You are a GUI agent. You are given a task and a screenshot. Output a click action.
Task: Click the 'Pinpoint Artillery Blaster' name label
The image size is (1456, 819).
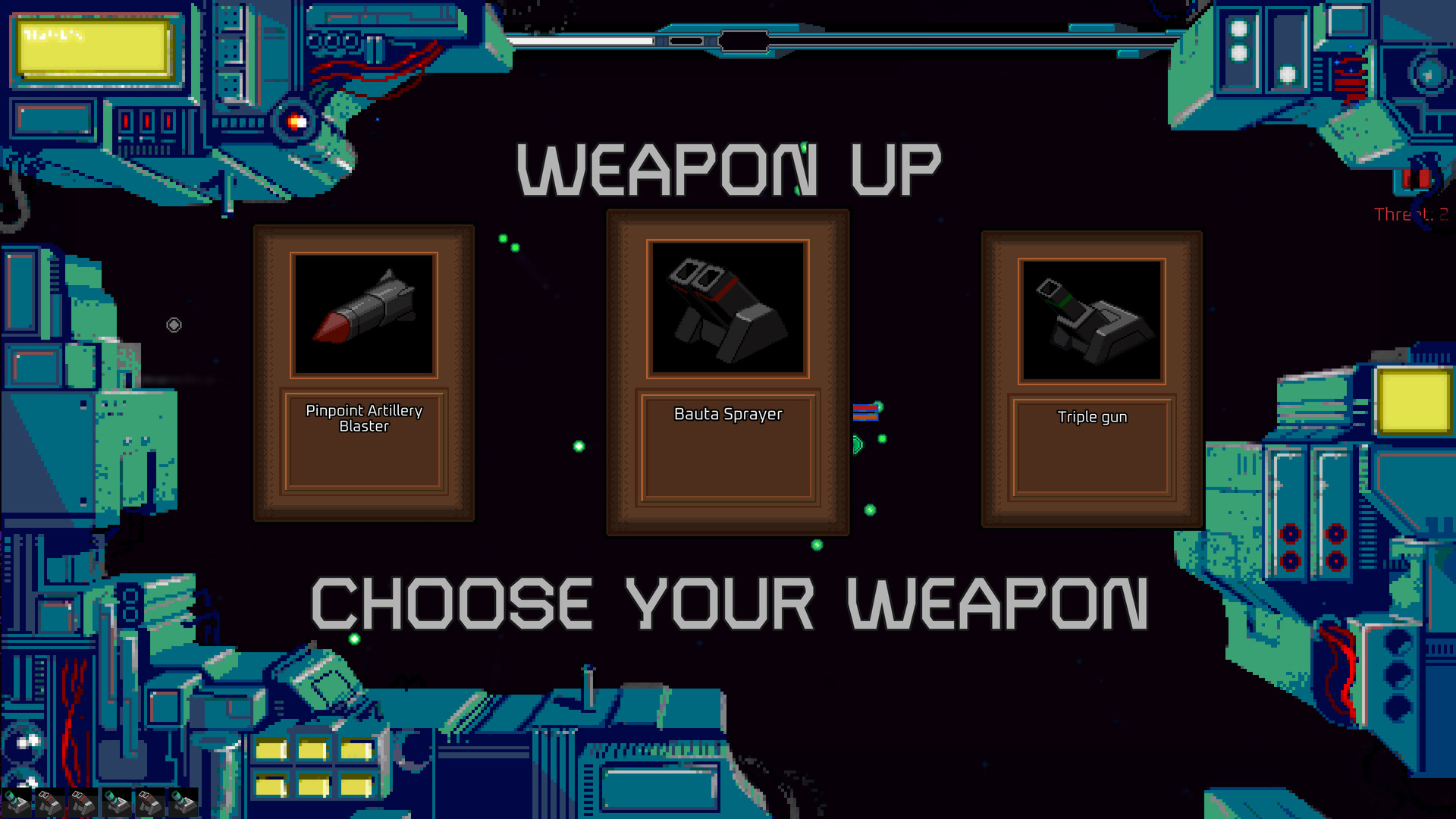pyautogui.click(x=364, y=419)
